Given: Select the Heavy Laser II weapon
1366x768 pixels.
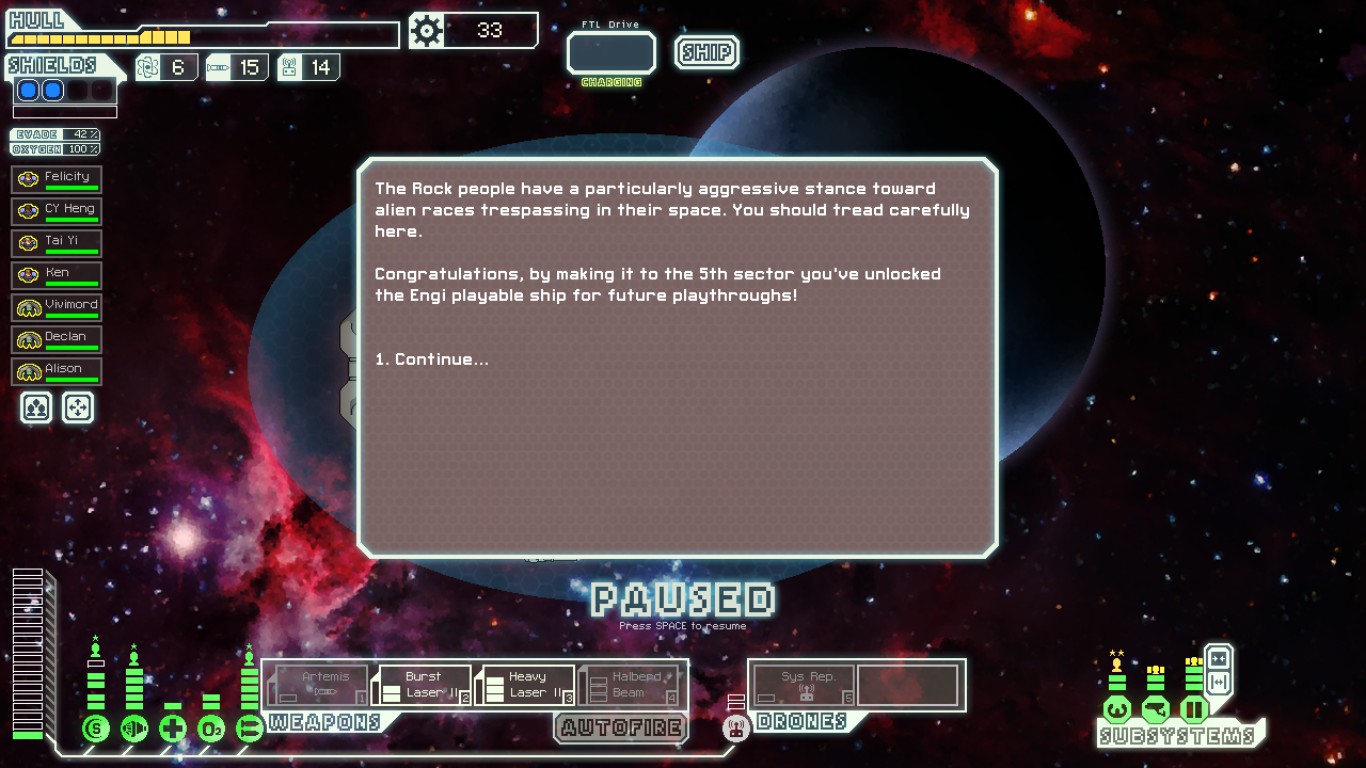Looking at the screenshot, I should pyautogui.click(x=526, y=685).
